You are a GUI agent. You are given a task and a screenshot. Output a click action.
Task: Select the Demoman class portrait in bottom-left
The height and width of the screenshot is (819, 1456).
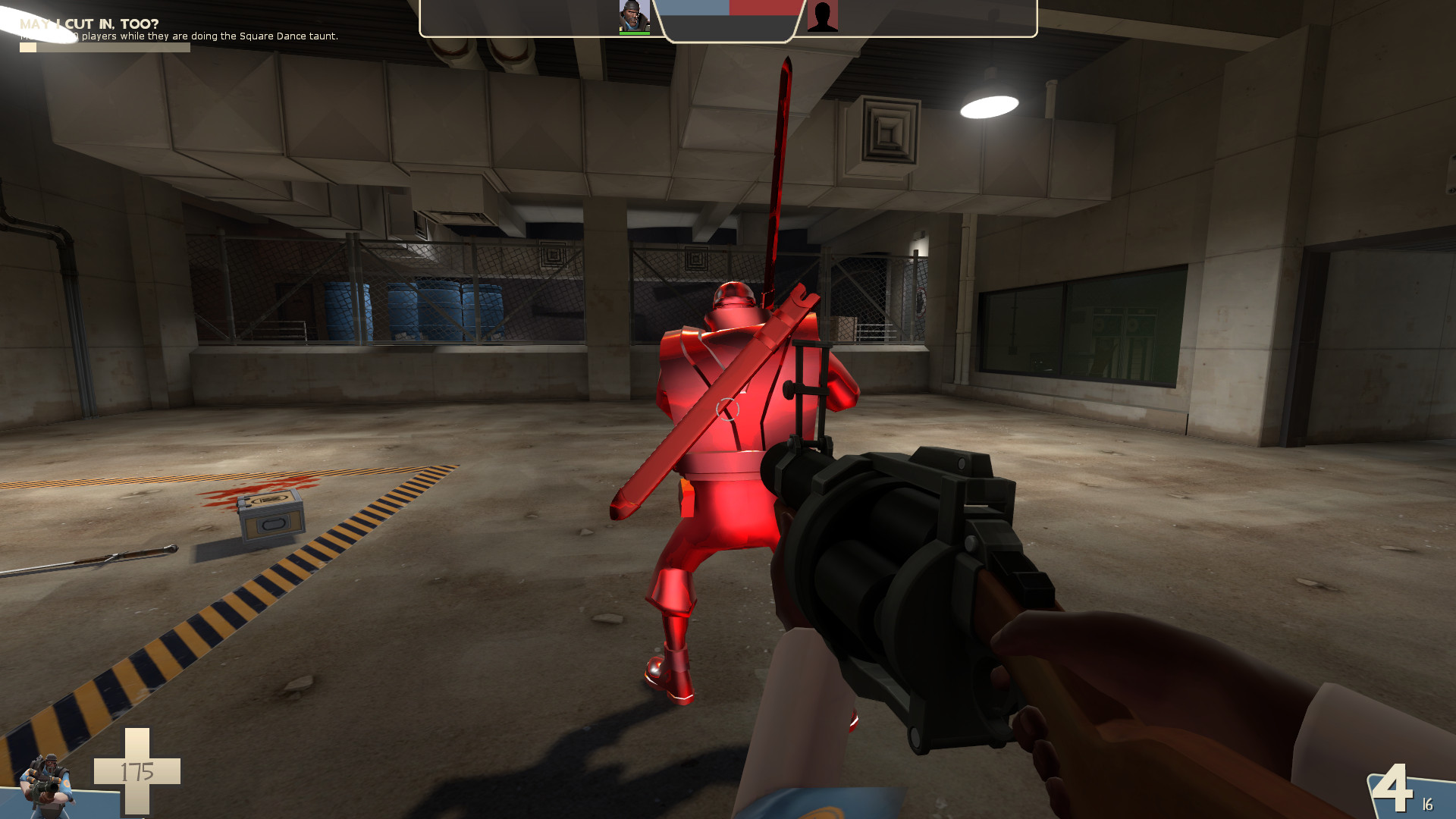(x=45, y=785)
